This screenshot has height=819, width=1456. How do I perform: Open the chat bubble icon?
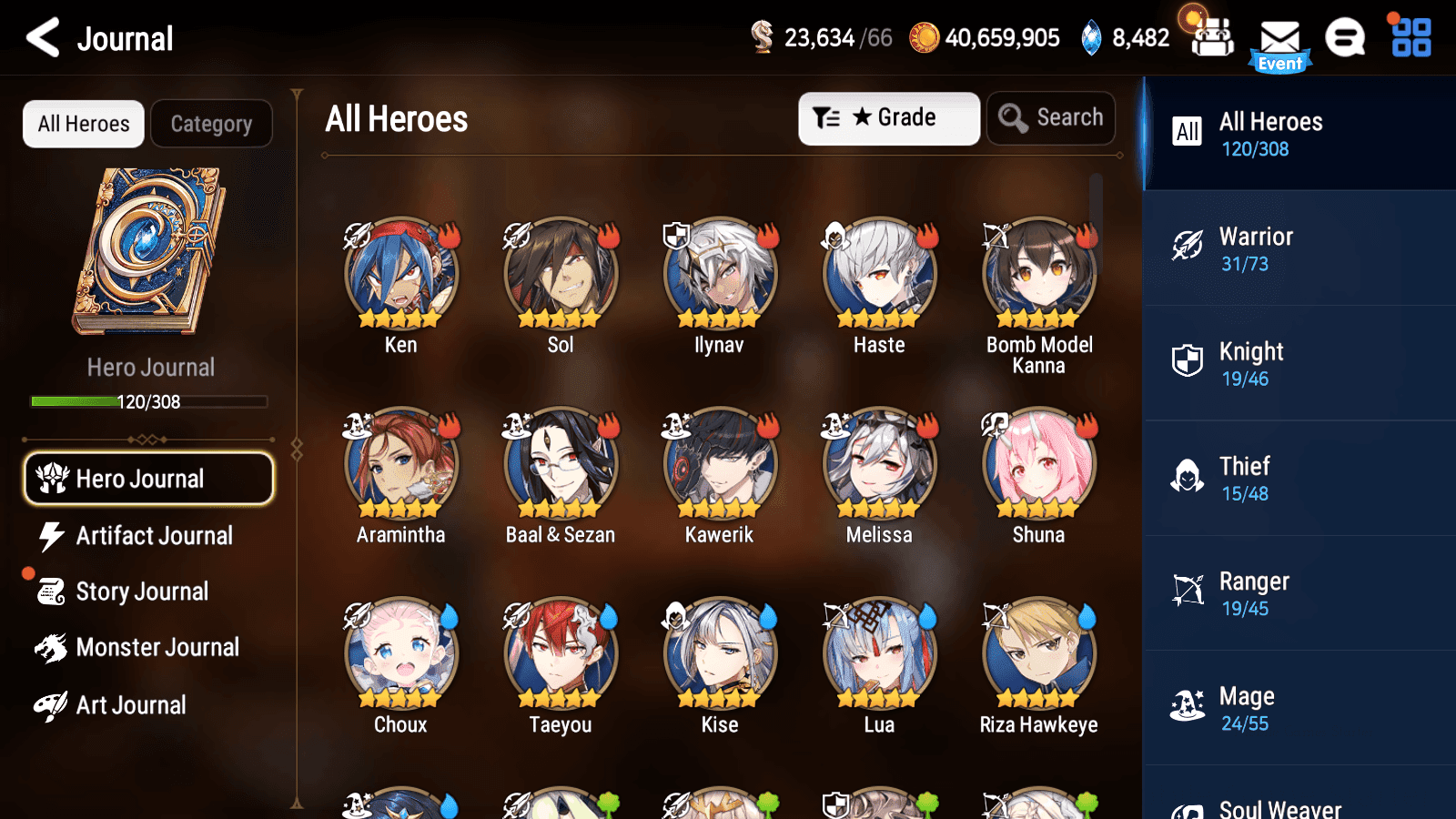coord(1344,38)
